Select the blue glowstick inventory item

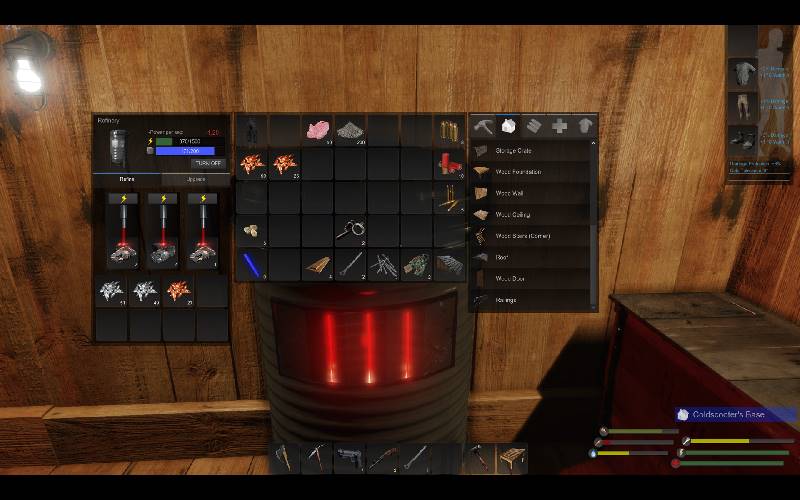click(251, 264)
